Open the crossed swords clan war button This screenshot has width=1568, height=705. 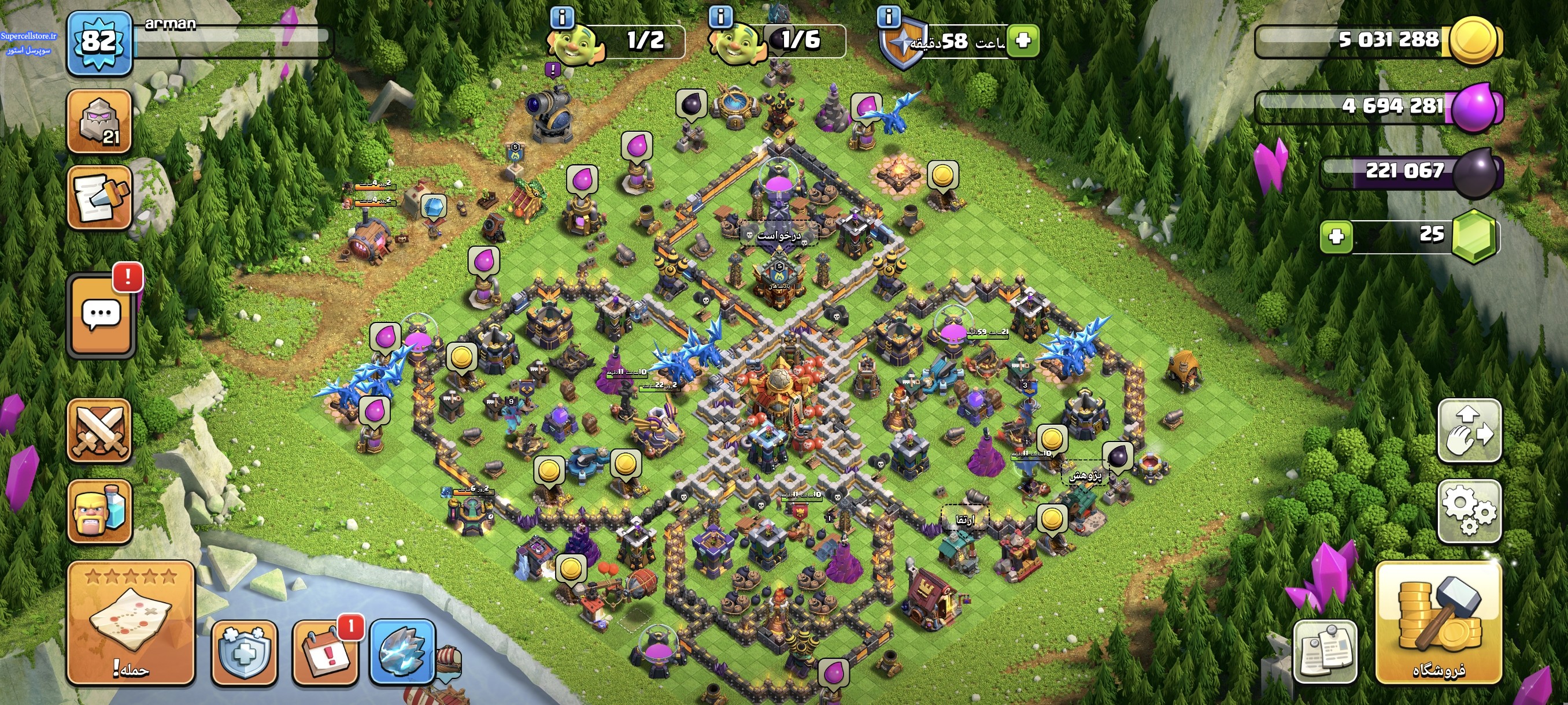click(99, 431)
